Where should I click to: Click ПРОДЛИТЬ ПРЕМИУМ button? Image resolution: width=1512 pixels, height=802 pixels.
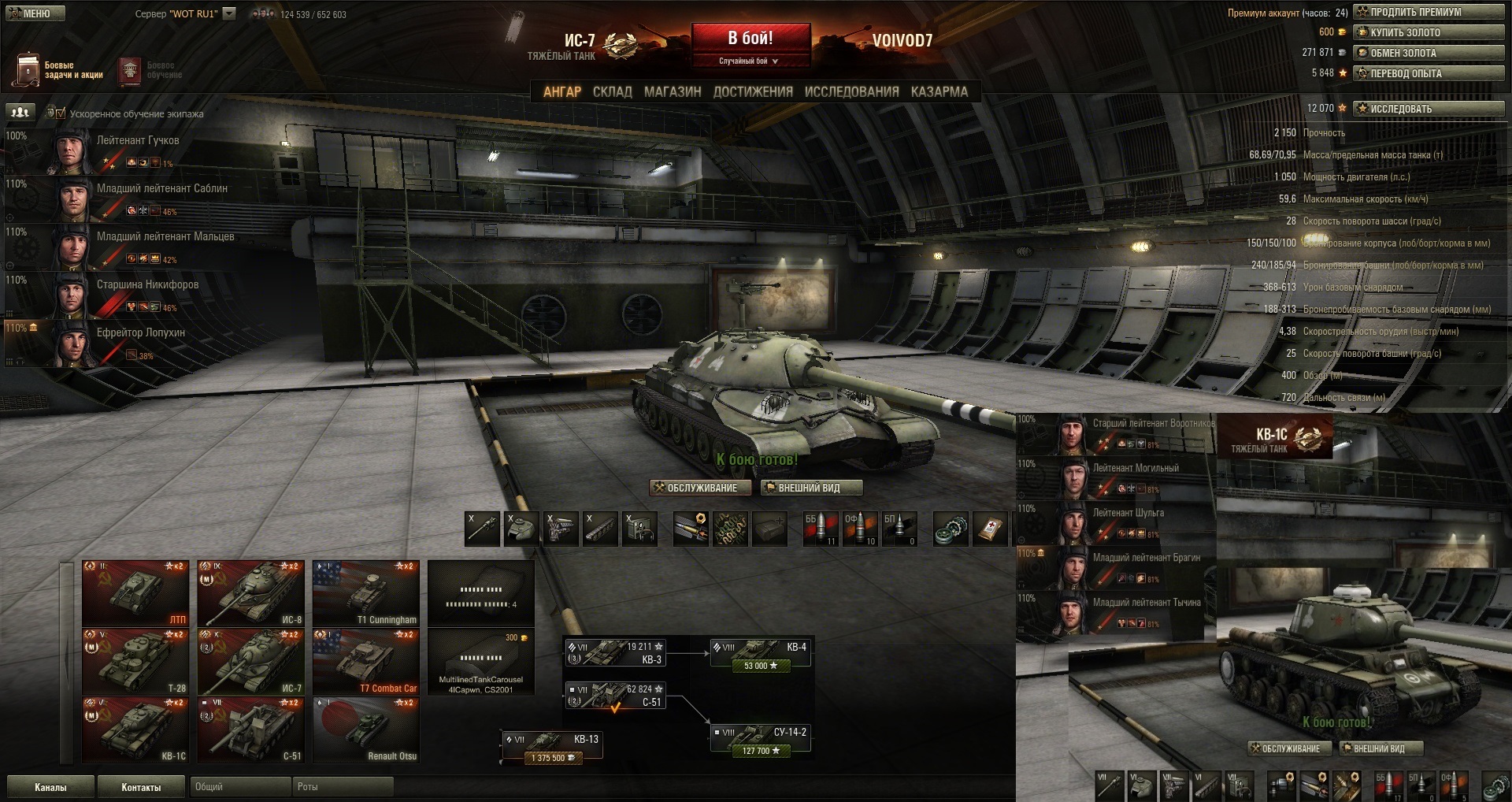(1429, 13)
